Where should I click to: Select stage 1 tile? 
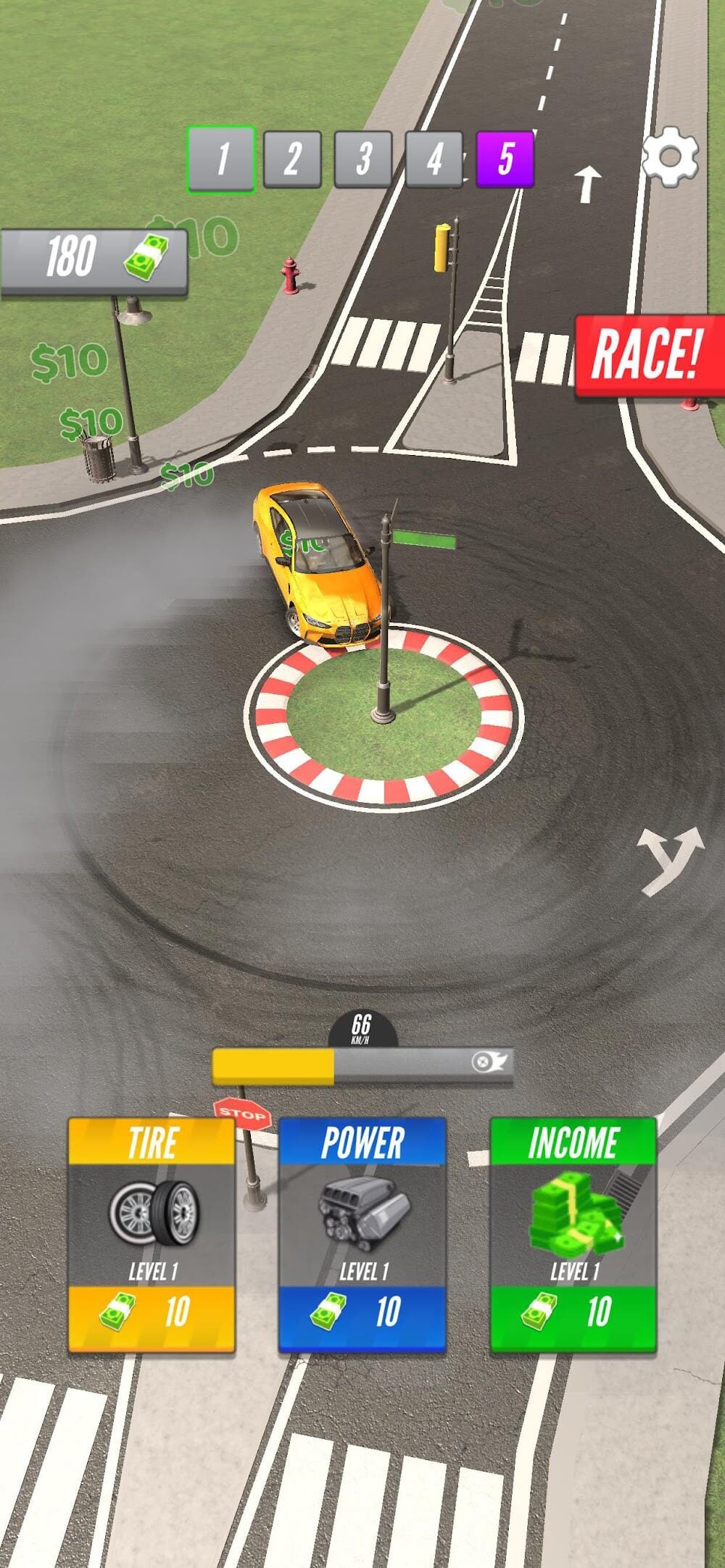(221, 159)
